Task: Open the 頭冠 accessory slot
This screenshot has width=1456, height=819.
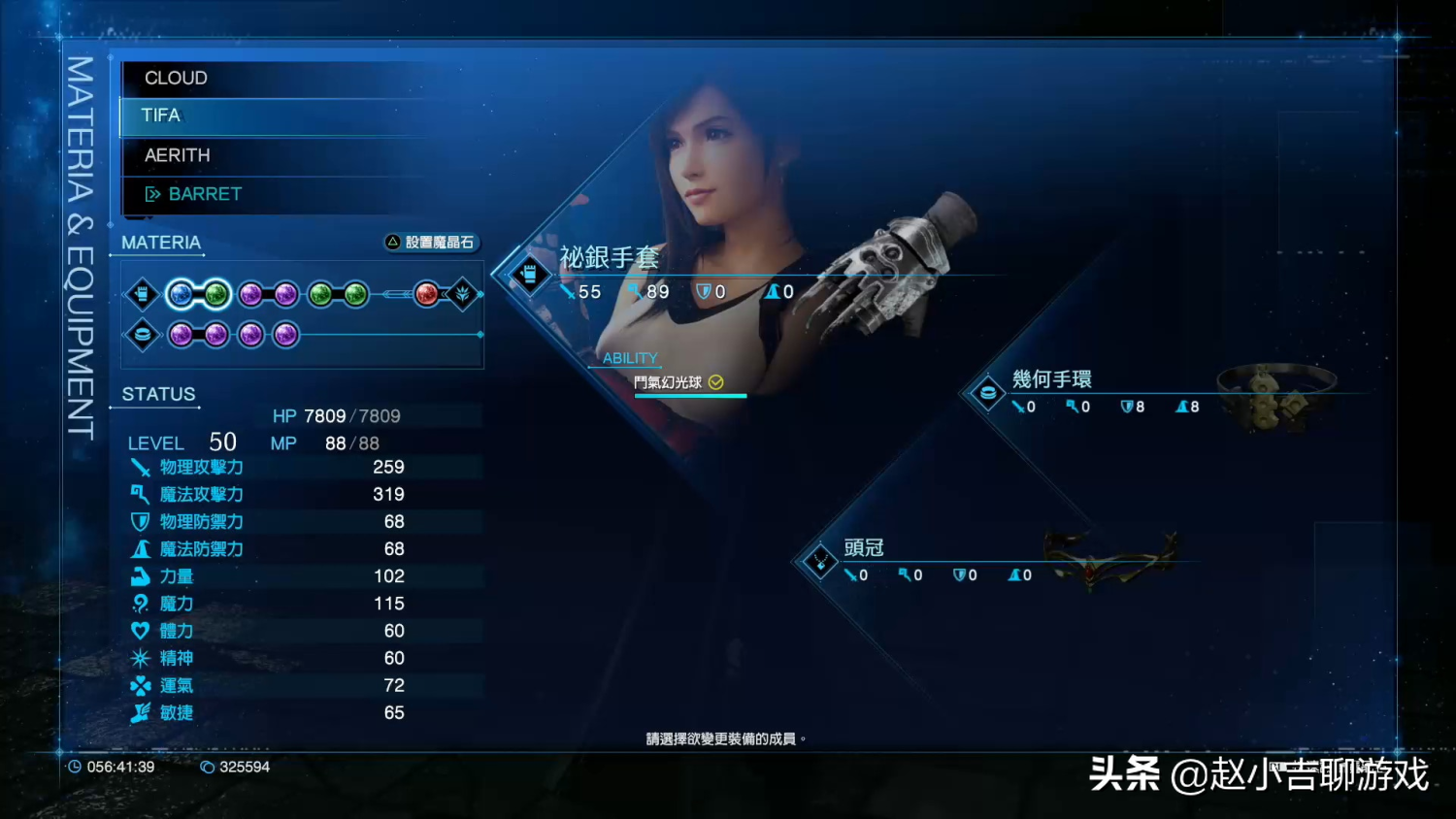Action: [864, 548]
